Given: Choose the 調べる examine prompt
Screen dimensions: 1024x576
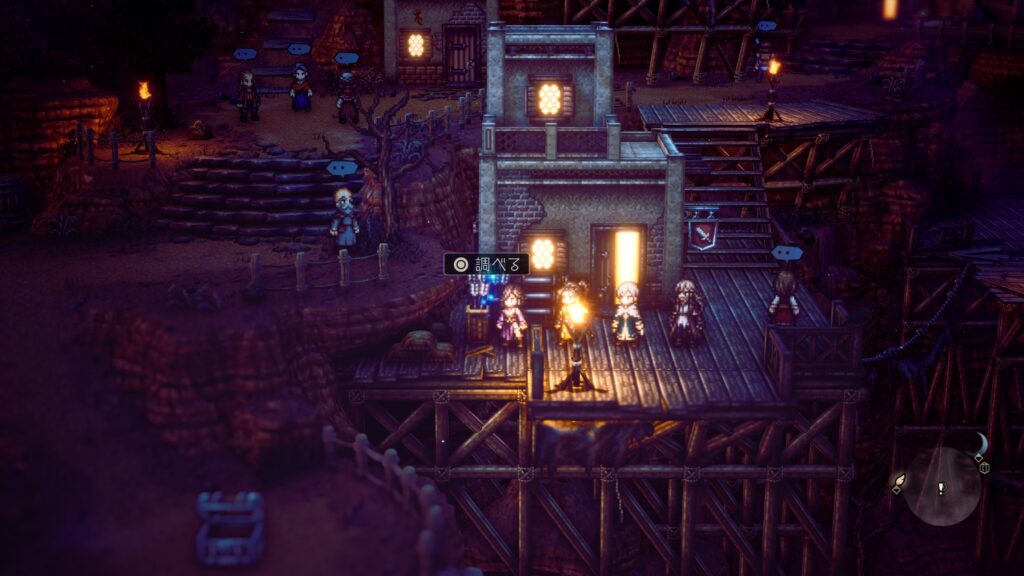Looking at the screenshot, I should click(x=487, y=264).
